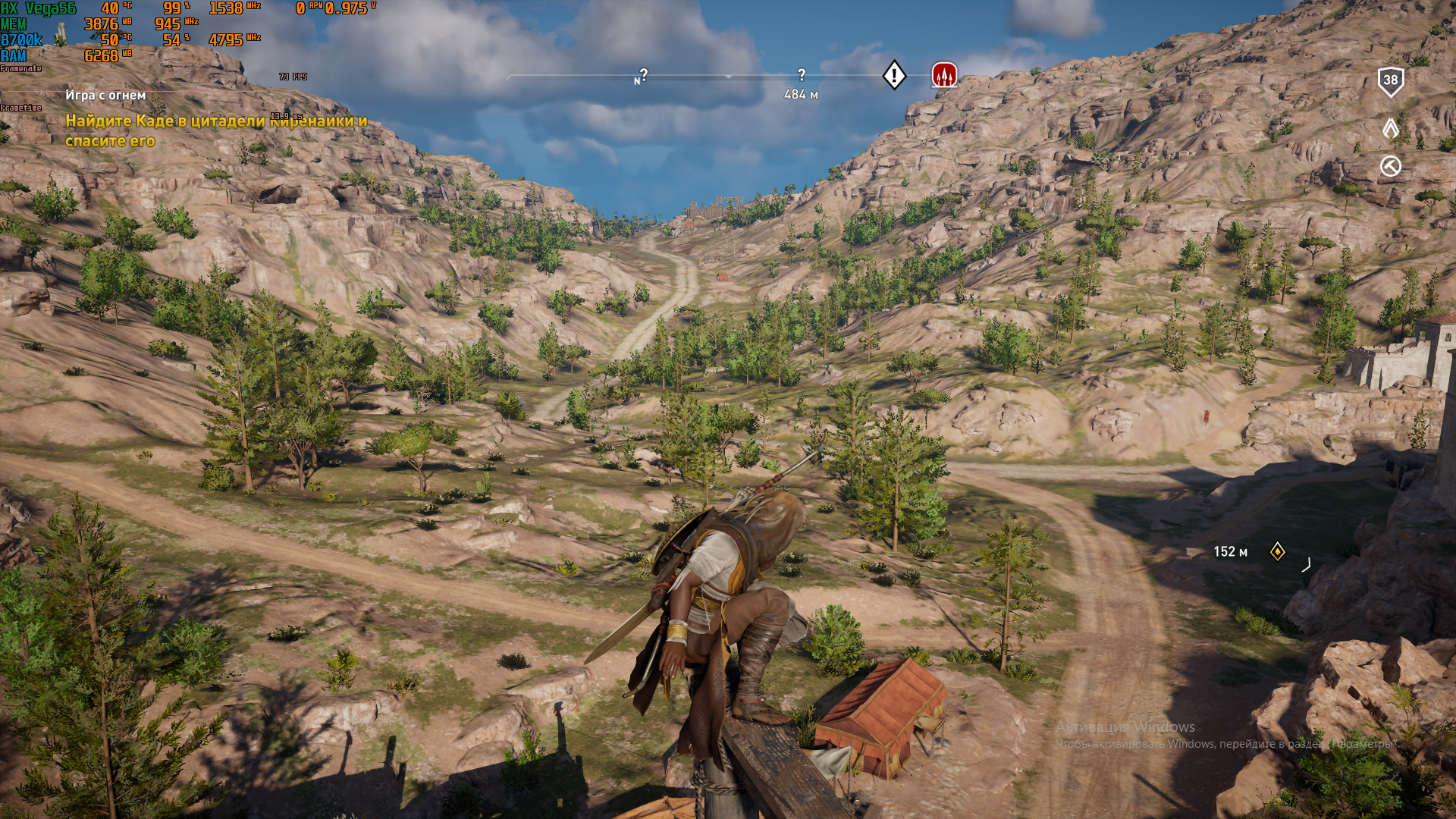Click the question mark near compass north
Screen dimensions: 1456x819
[x=644, y=74]
